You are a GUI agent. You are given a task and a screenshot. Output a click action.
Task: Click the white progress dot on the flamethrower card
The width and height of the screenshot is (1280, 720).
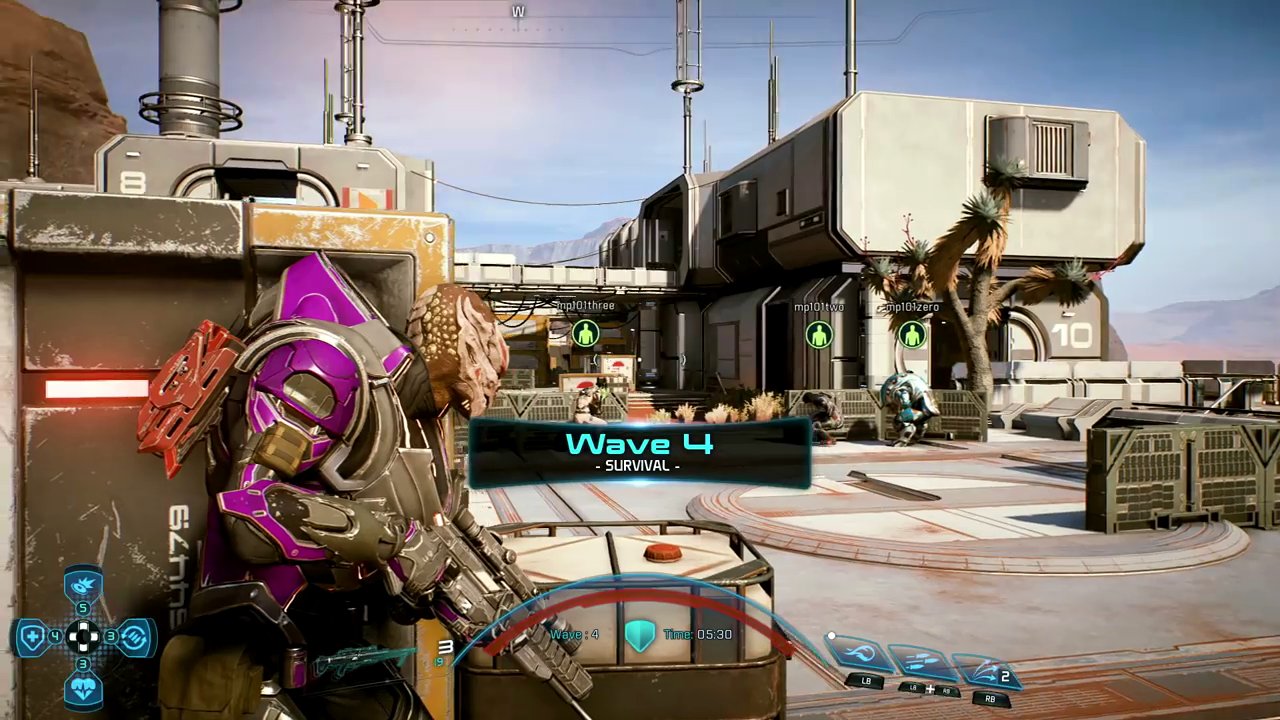pos(831,636)
